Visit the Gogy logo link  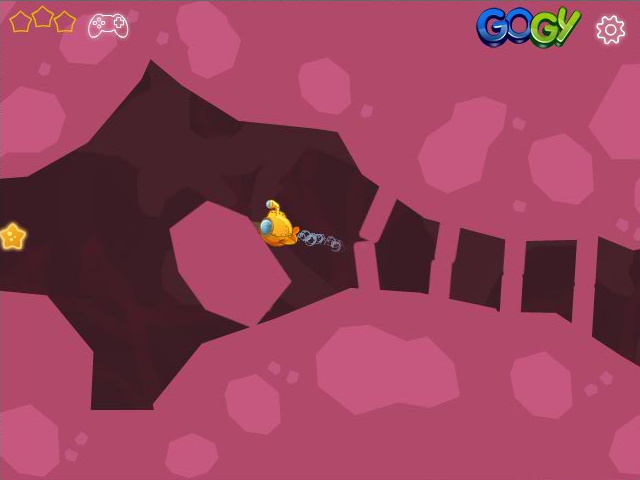pyautogui.click(x=527, y=27)
